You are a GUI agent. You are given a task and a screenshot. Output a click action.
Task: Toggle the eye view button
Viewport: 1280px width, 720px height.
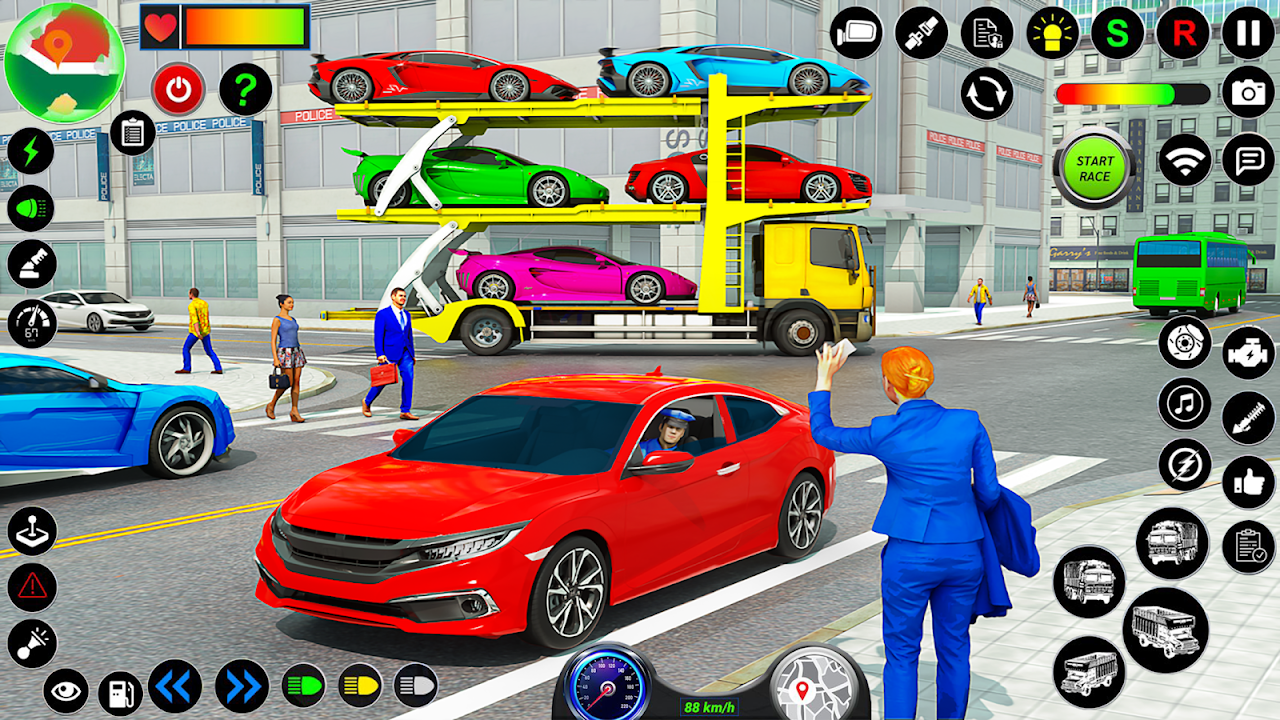click(x=66, y=692)
